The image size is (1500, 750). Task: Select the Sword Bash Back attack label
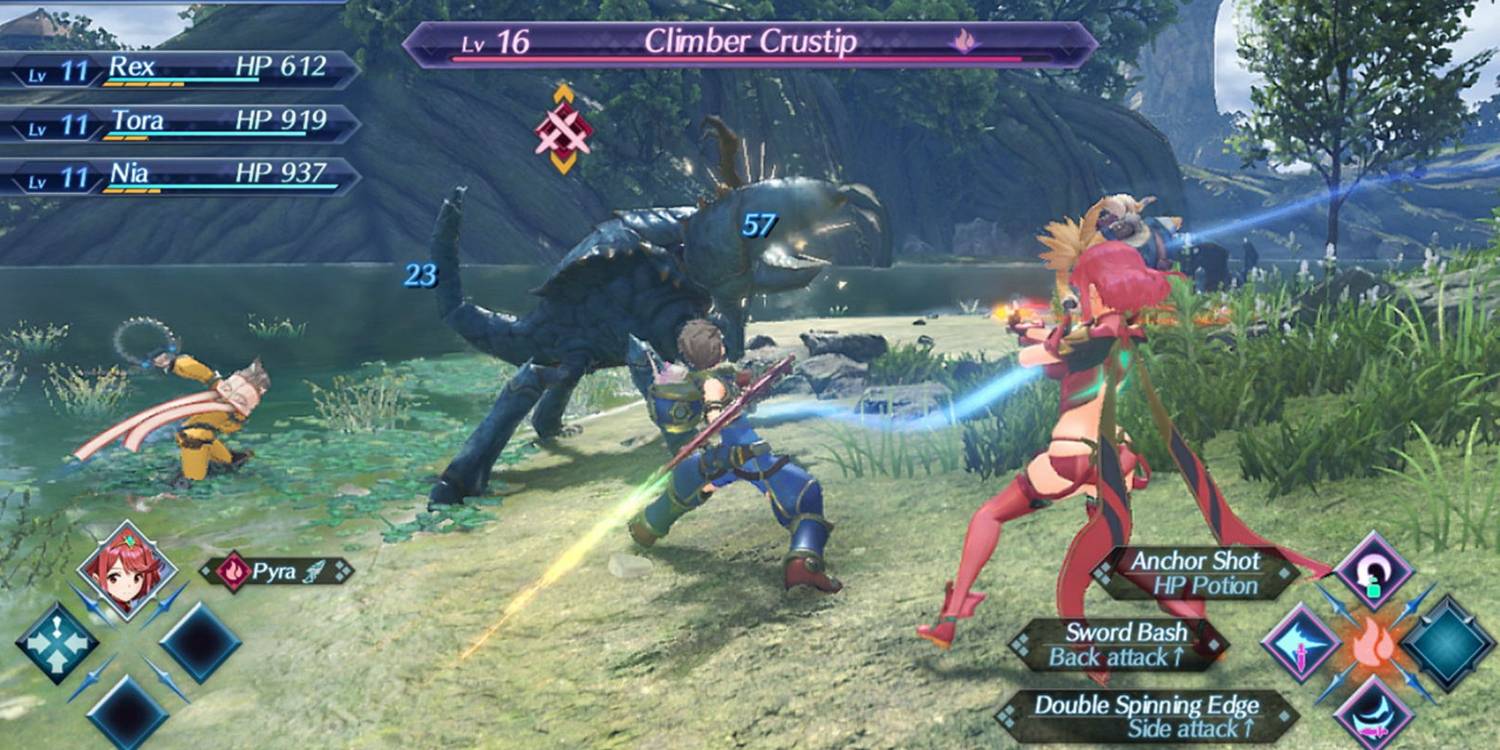[x=1124, y=644]
